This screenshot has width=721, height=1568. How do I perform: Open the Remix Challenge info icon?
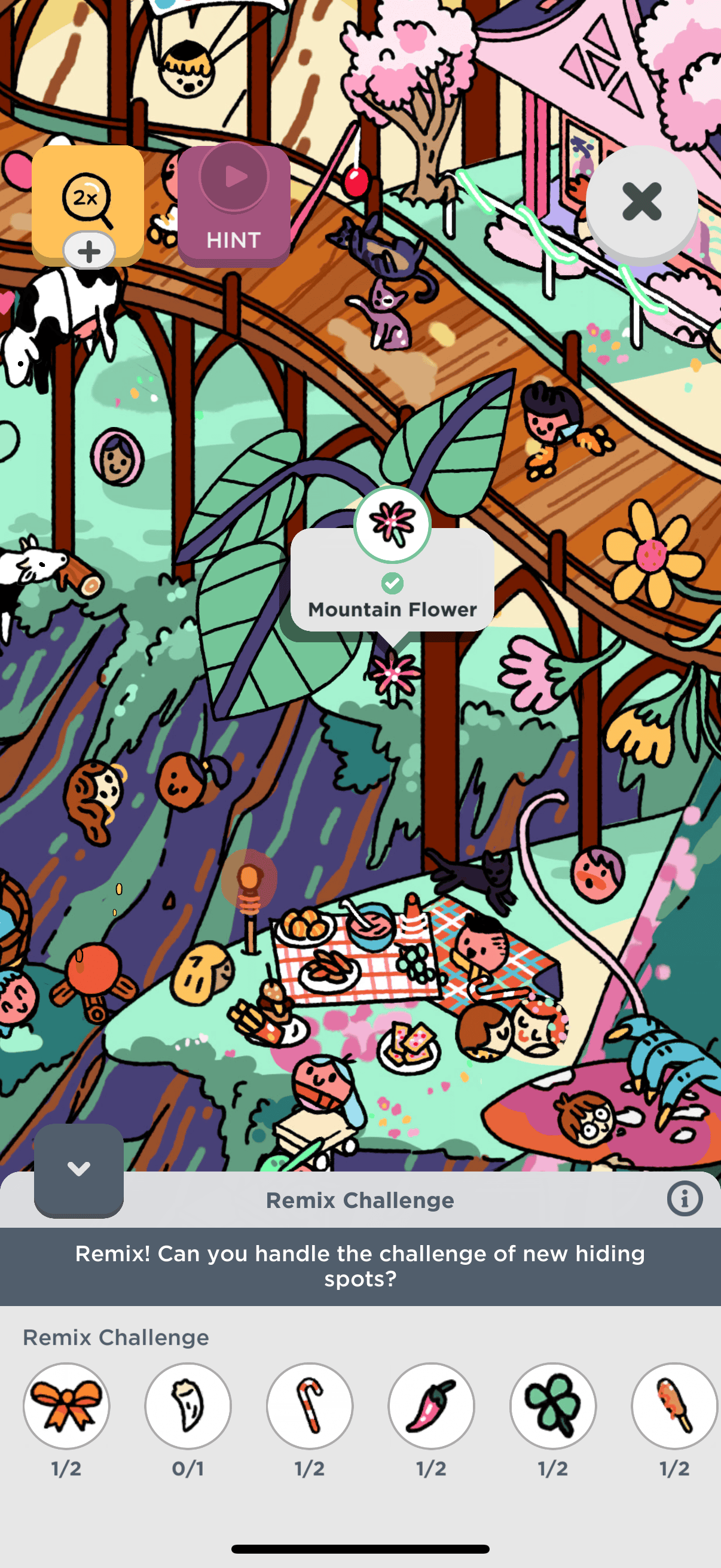685,1199
